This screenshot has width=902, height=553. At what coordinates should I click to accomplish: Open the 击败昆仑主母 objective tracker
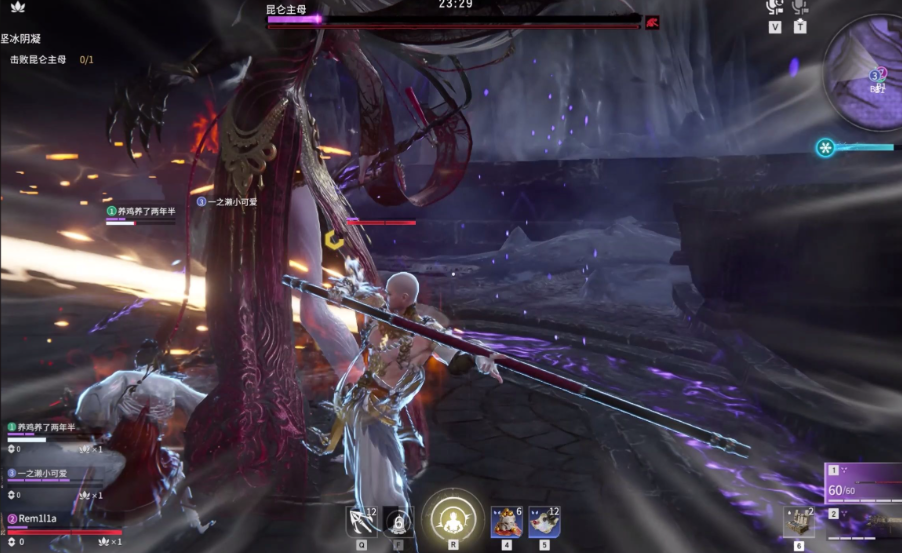(52, 60)
